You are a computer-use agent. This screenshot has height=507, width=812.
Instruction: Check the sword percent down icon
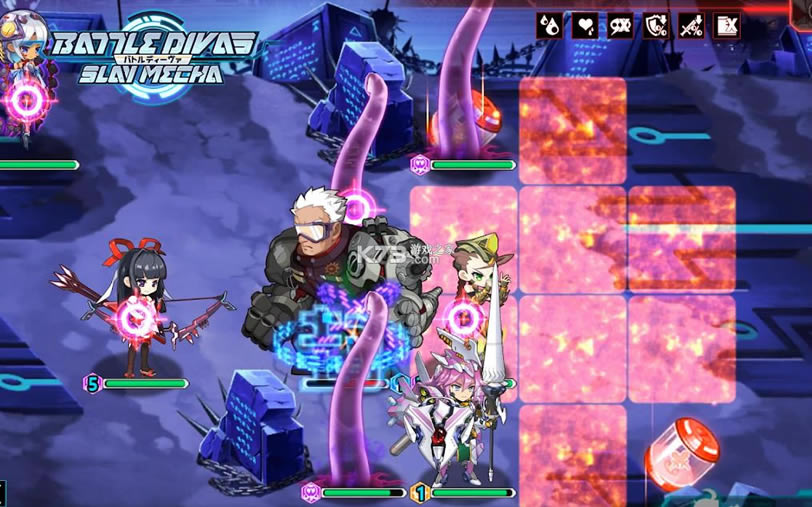pos(691,25)
